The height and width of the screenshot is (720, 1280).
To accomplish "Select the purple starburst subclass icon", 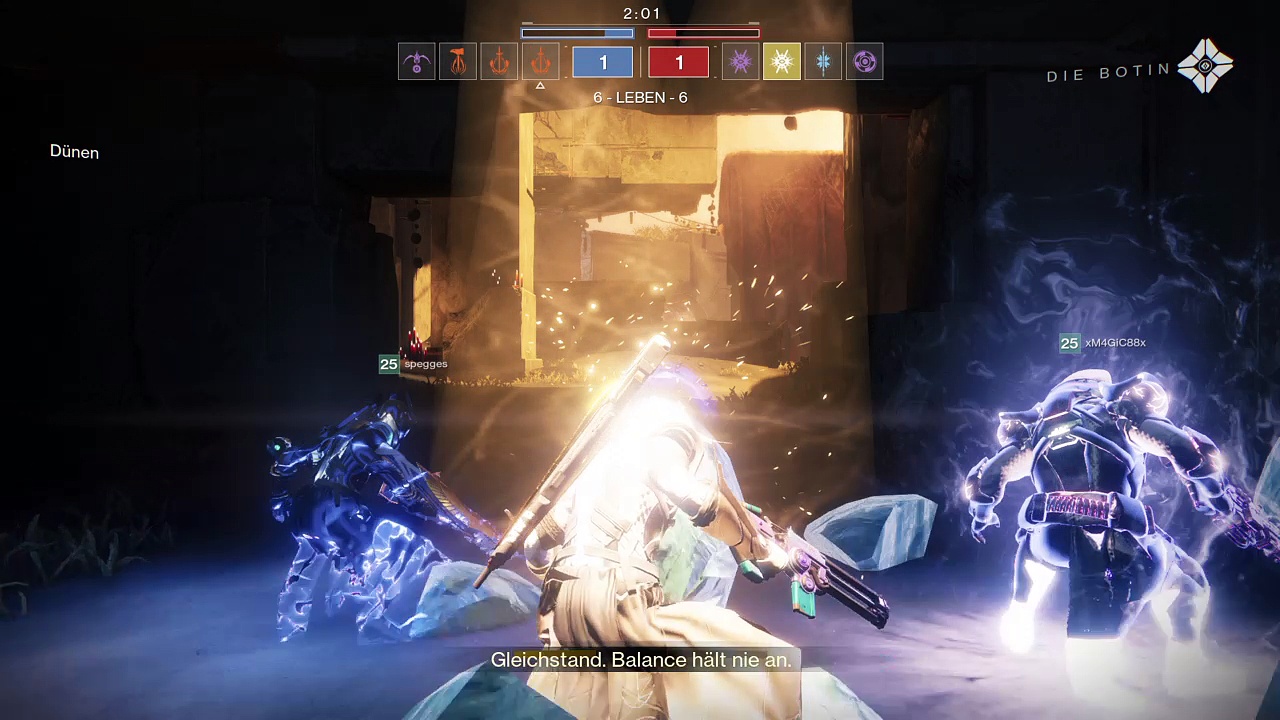I will [740, 62].
